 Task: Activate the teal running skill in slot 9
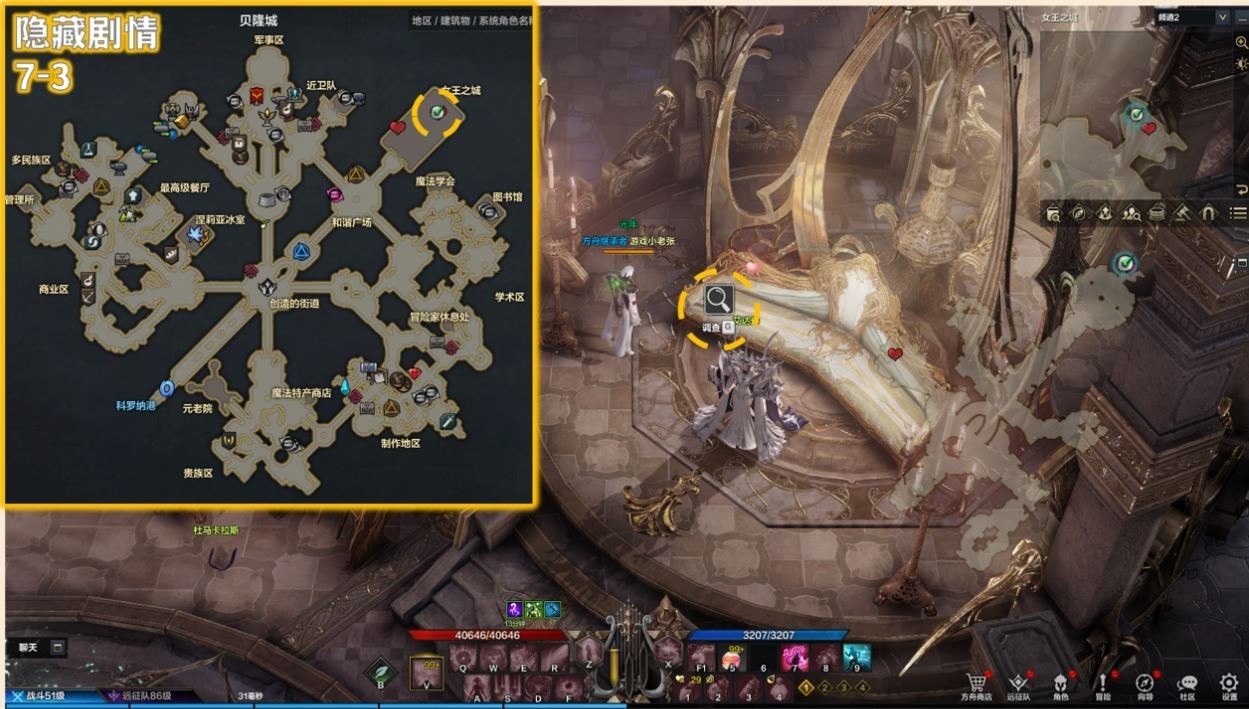pyautogui.click(x=857, y=657)
